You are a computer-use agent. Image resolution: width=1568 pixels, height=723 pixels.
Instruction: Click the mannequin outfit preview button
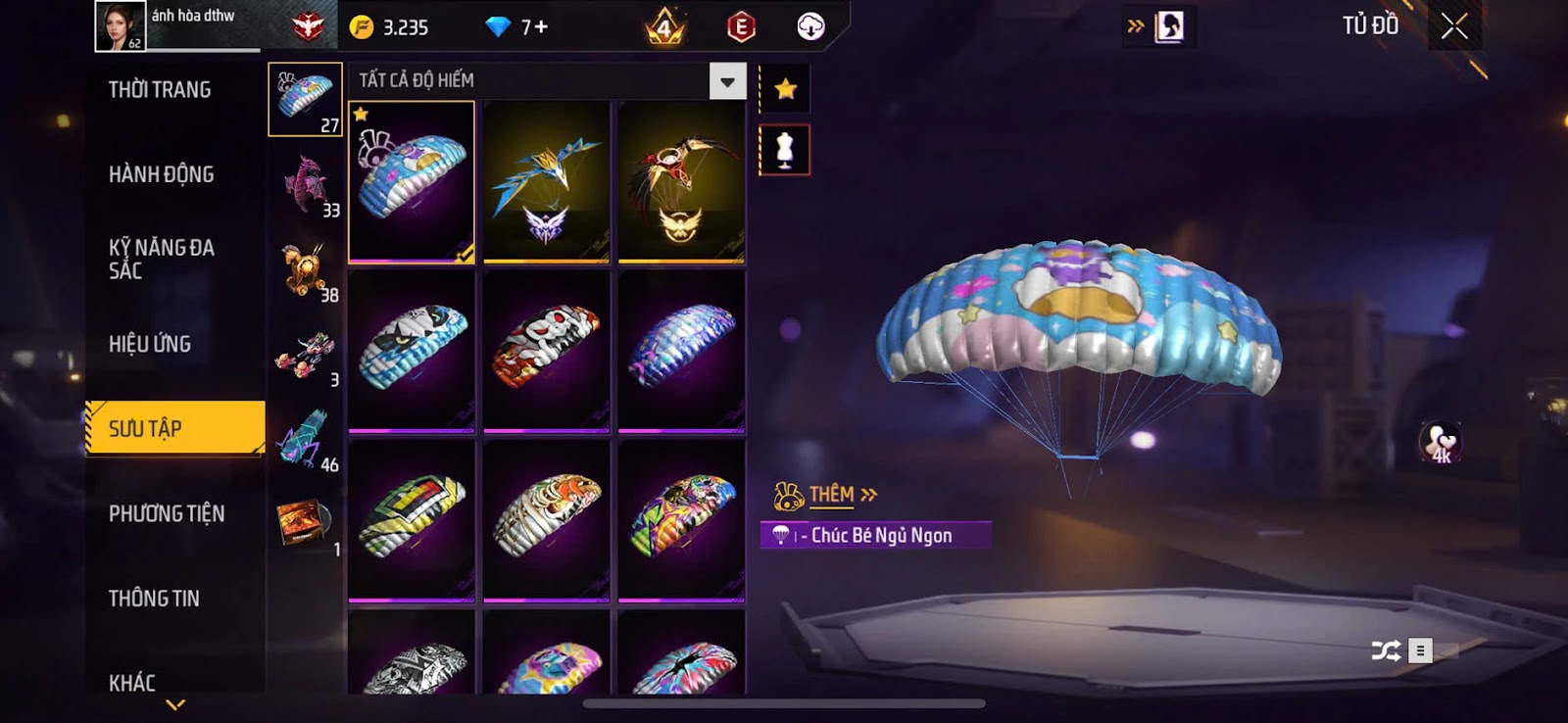click(785, 151)
